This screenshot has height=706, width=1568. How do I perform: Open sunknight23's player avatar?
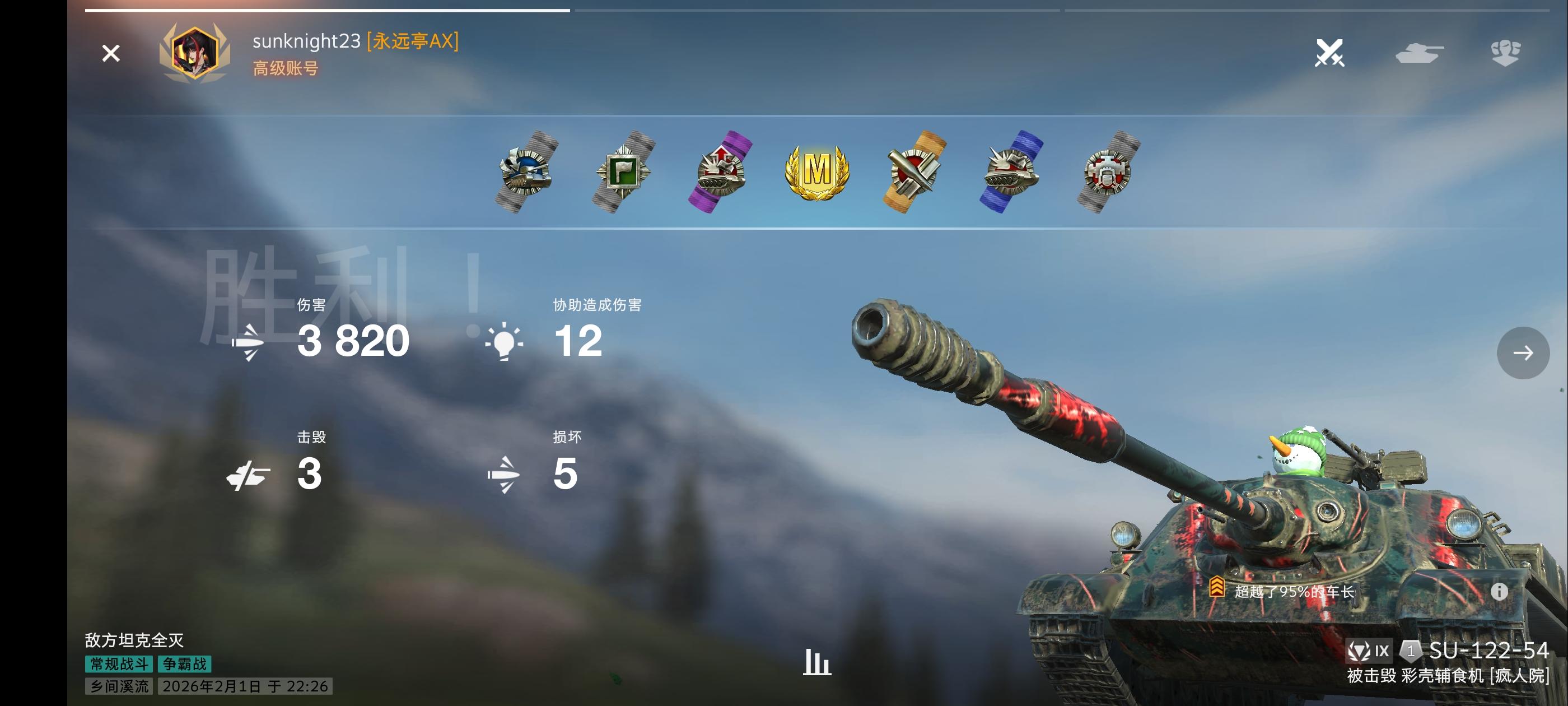coord(195,52)
